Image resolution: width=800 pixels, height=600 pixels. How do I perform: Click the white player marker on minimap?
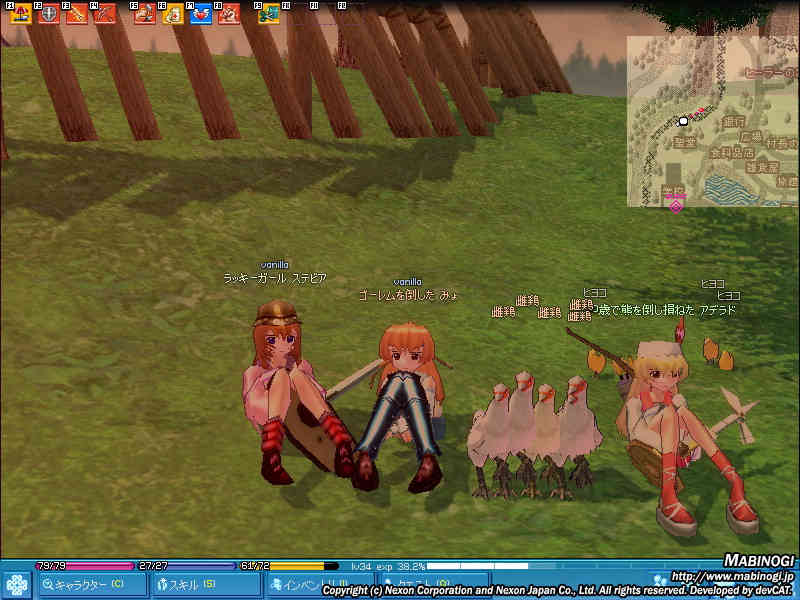pyautogui.click(x=684, y=121)
